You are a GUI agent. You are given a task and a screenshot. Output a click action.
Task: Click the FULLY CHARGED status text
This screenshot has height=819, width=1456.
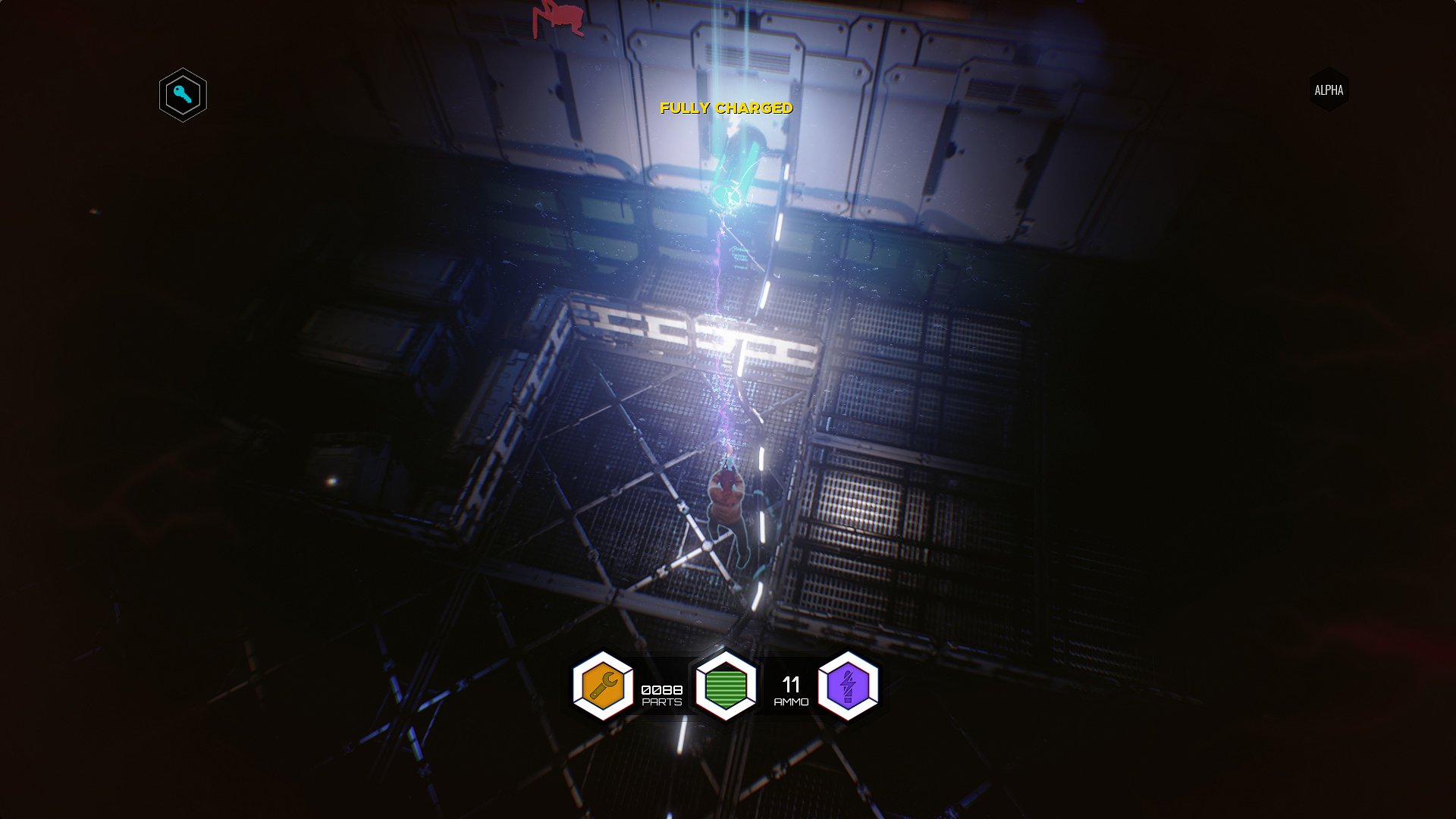tap(726, 108)
